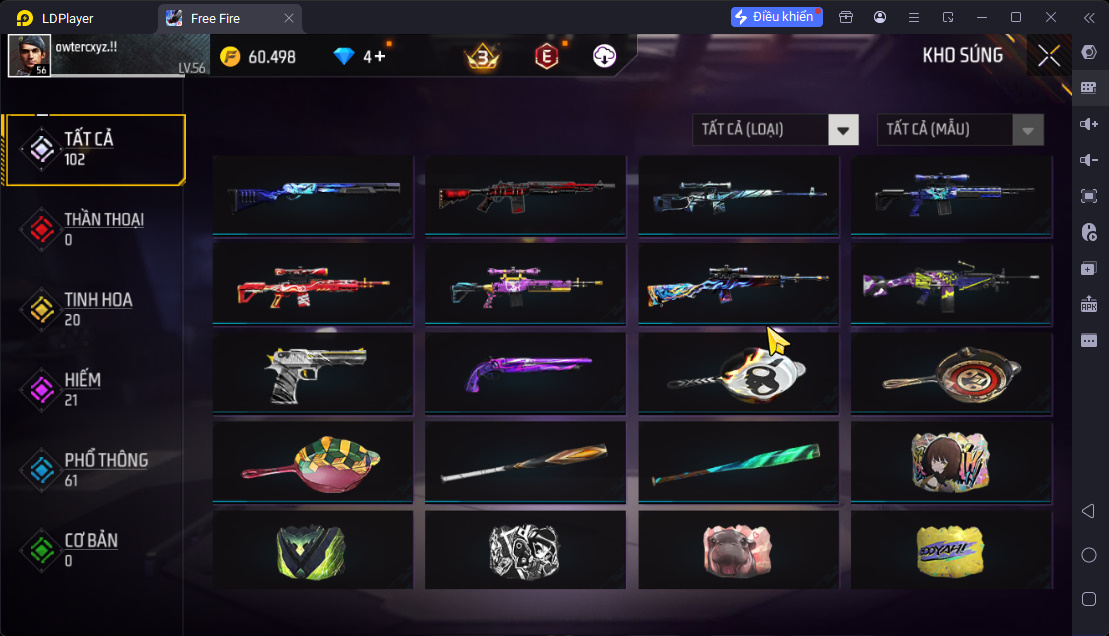Close the Free Fire tab in LDPlayer
This screenshot has height=636, width=1109.
[x=289, y=18]
